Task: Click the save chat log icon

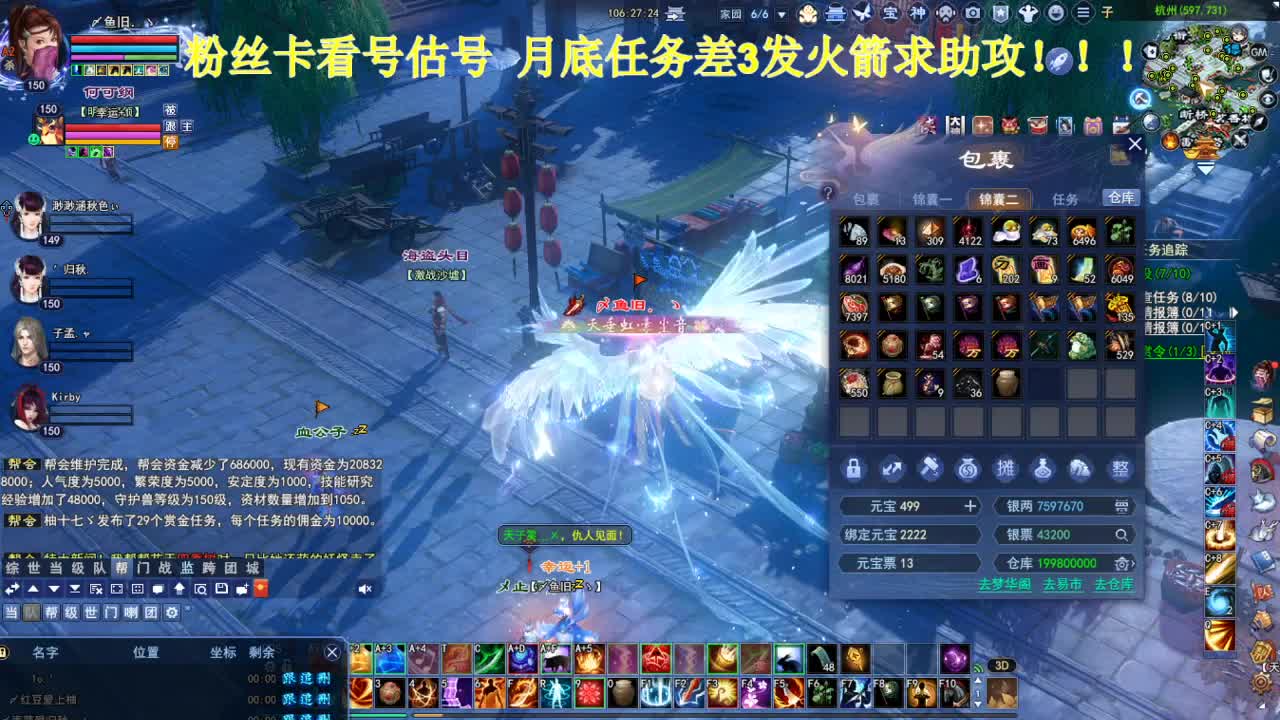Action: click(220, 589)
